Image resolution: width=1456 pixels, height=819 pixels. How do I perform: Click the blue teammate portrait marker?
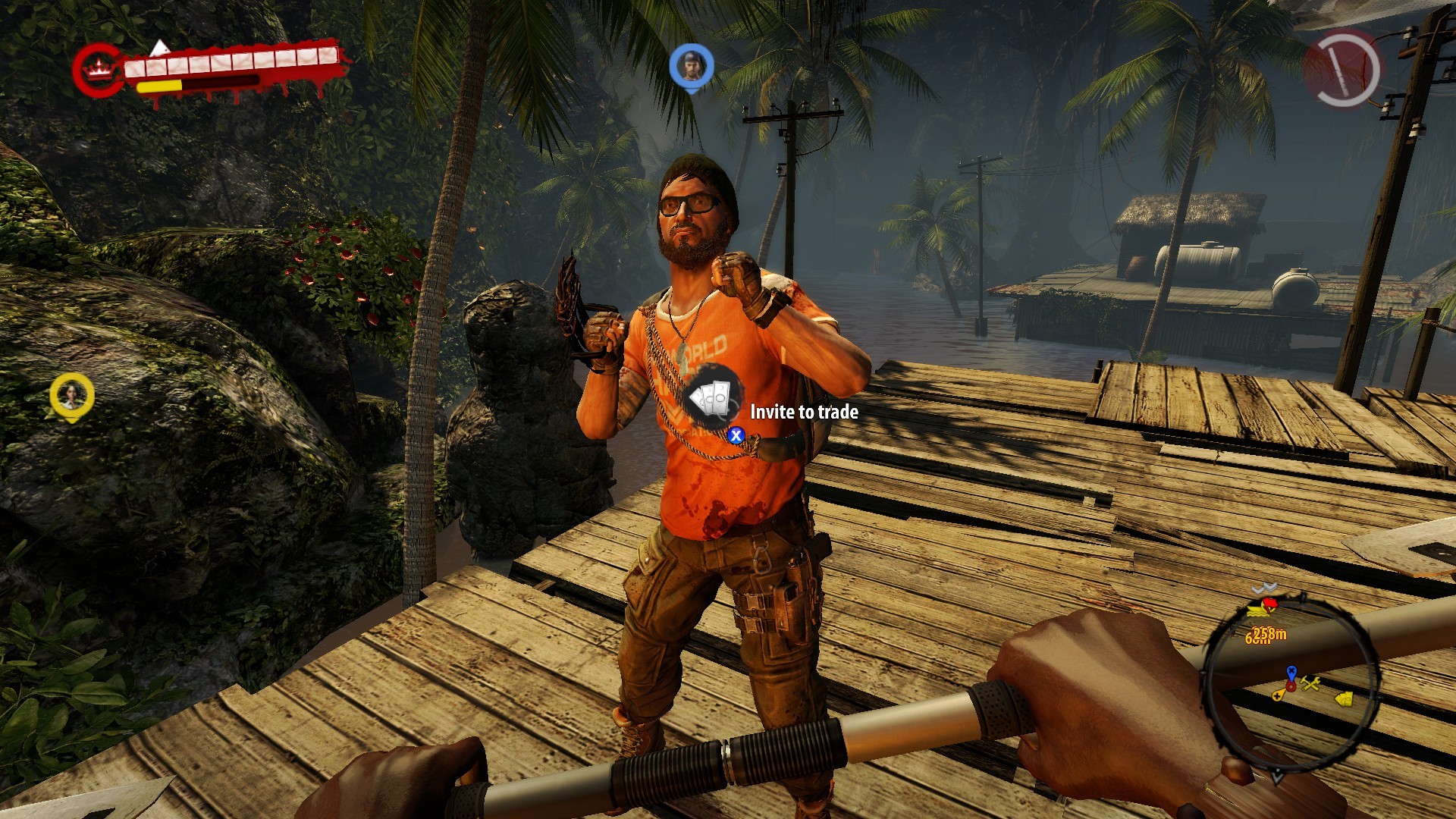pos(691,67)
